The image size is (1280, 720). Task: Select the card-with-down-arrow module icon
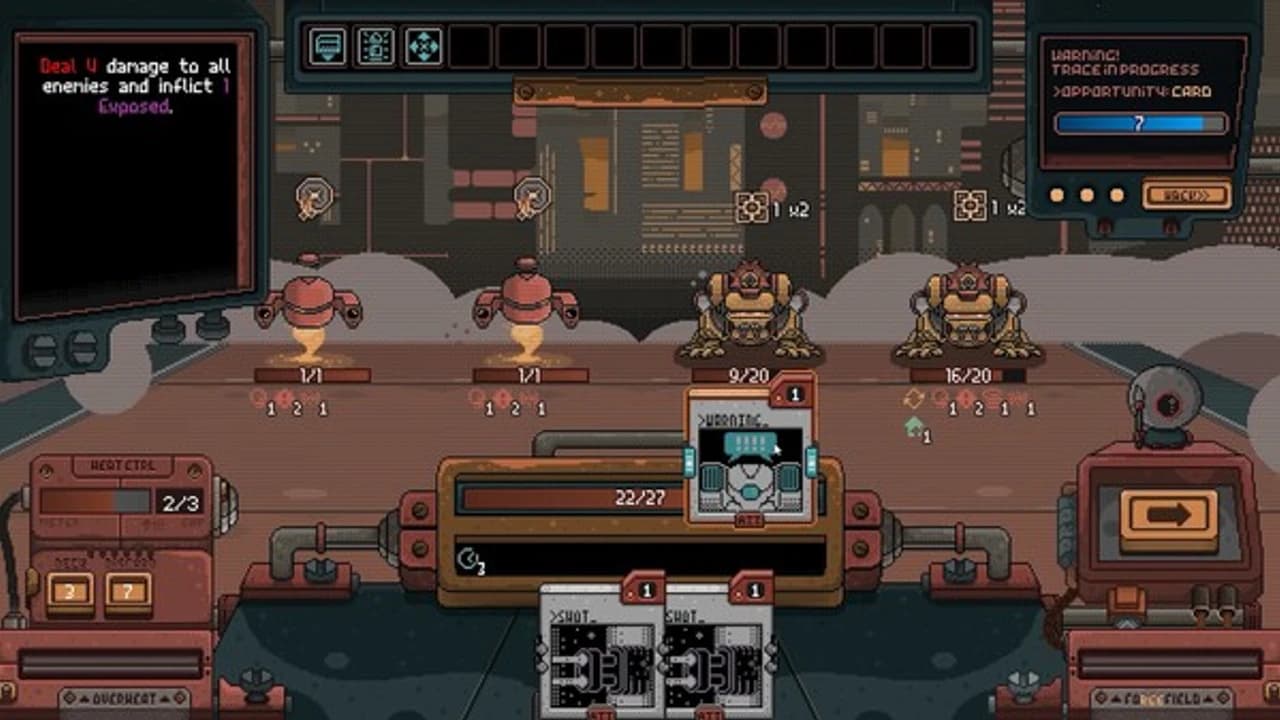(327, 47)
